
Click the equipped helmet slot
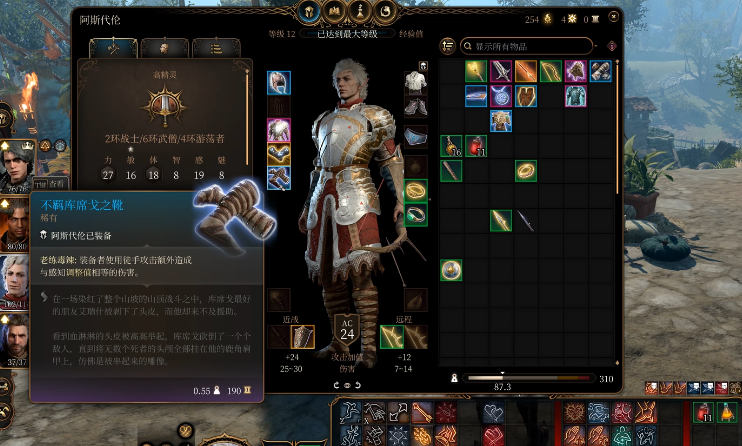(x=279, y=83)
